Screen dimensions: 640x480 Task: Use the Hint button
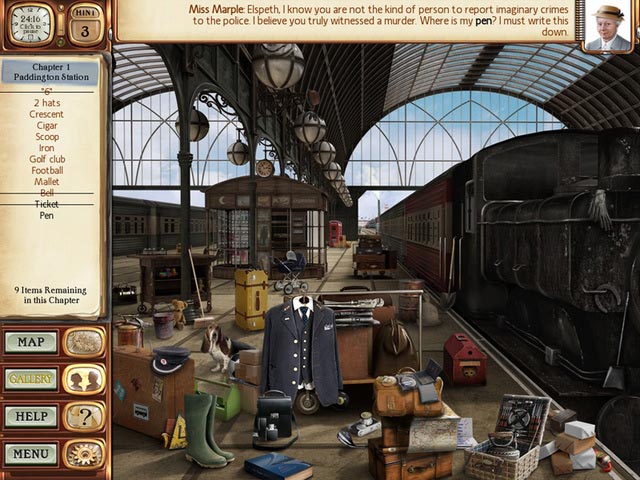84,24
